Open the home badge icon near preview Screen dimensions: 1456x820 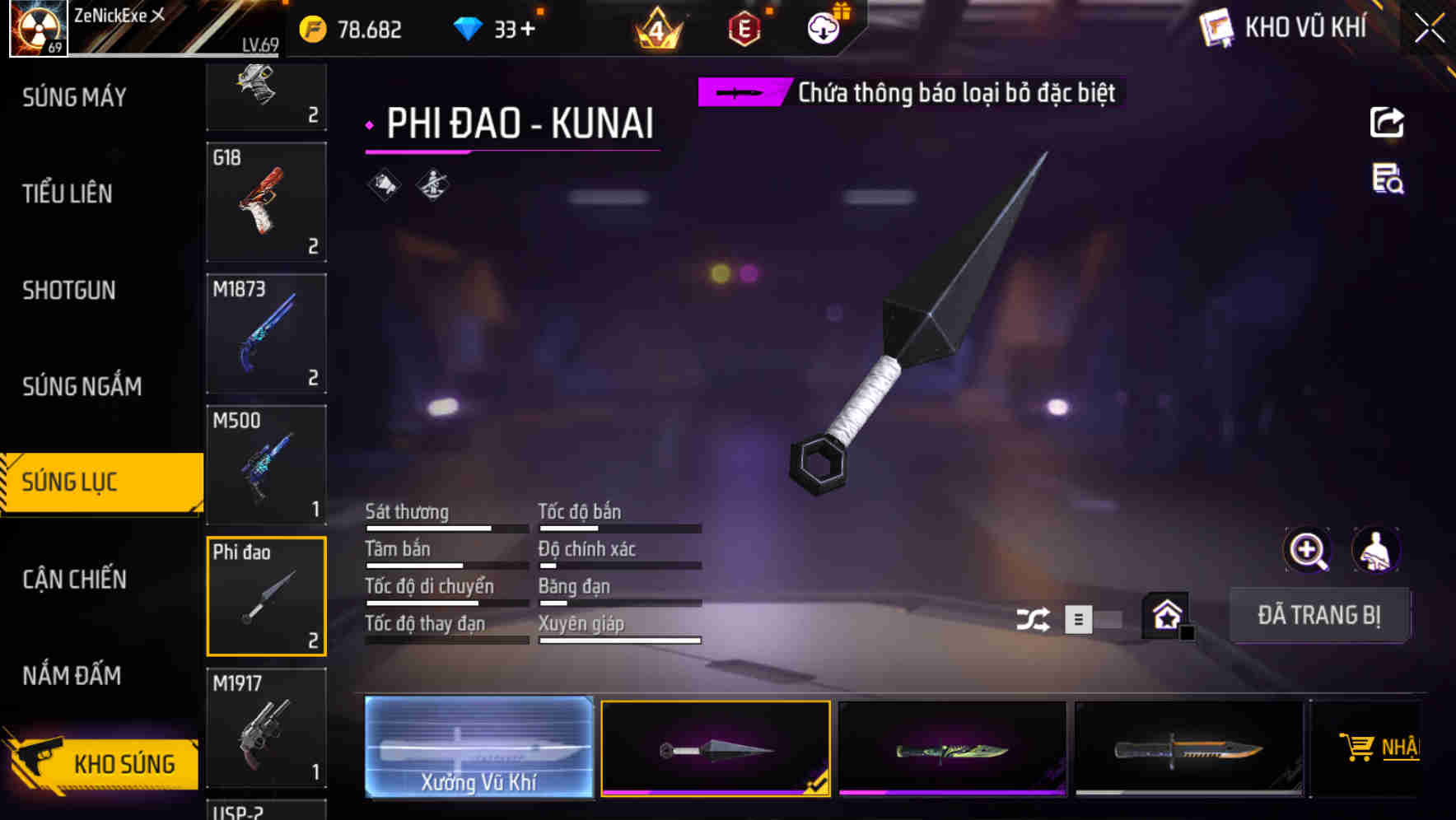pyautogui.click(x=1164, y=615)
